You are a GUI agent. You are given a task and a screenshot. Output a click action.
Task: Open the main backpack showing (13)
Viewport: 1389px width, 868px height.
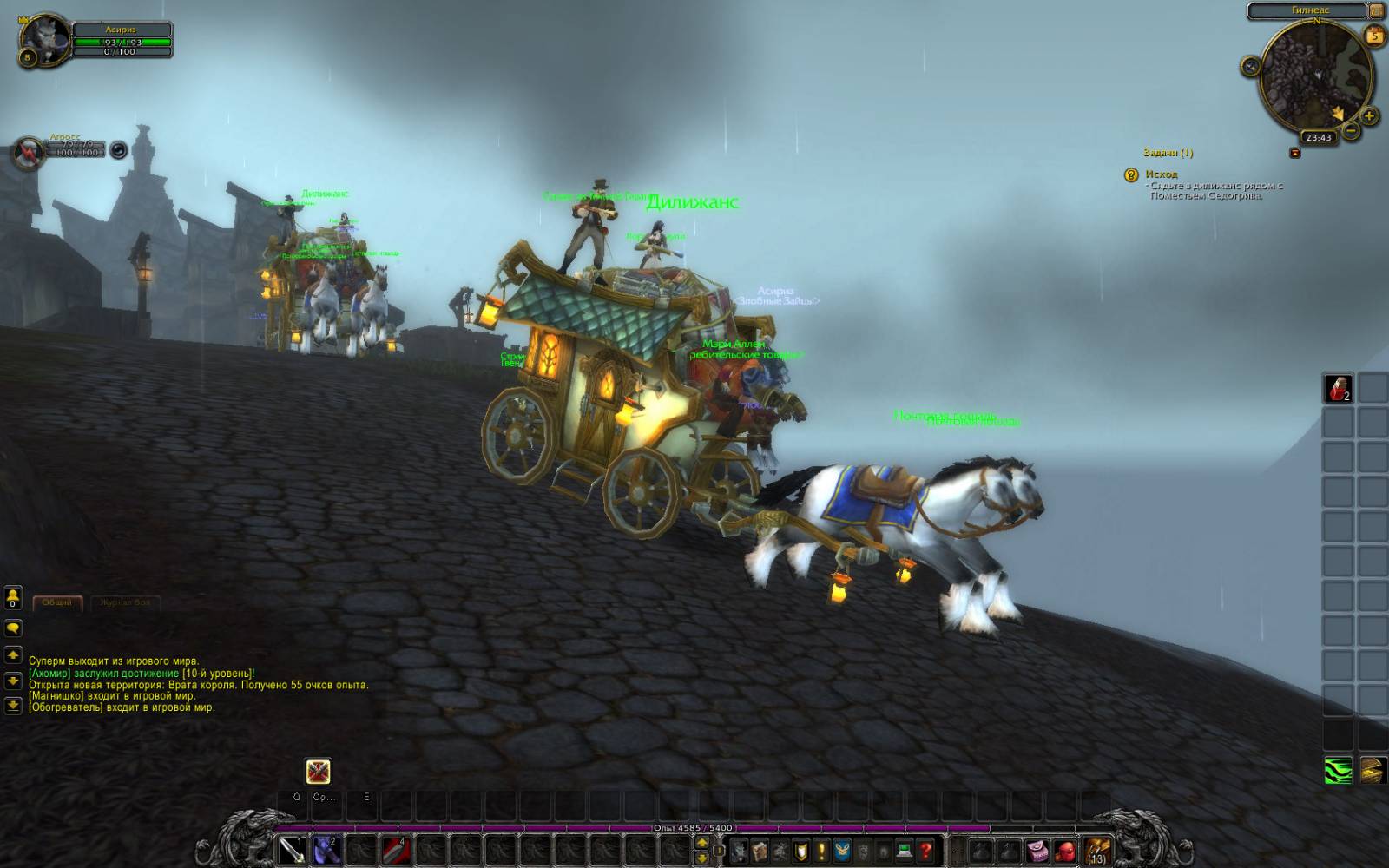(x=1097, y=850)
